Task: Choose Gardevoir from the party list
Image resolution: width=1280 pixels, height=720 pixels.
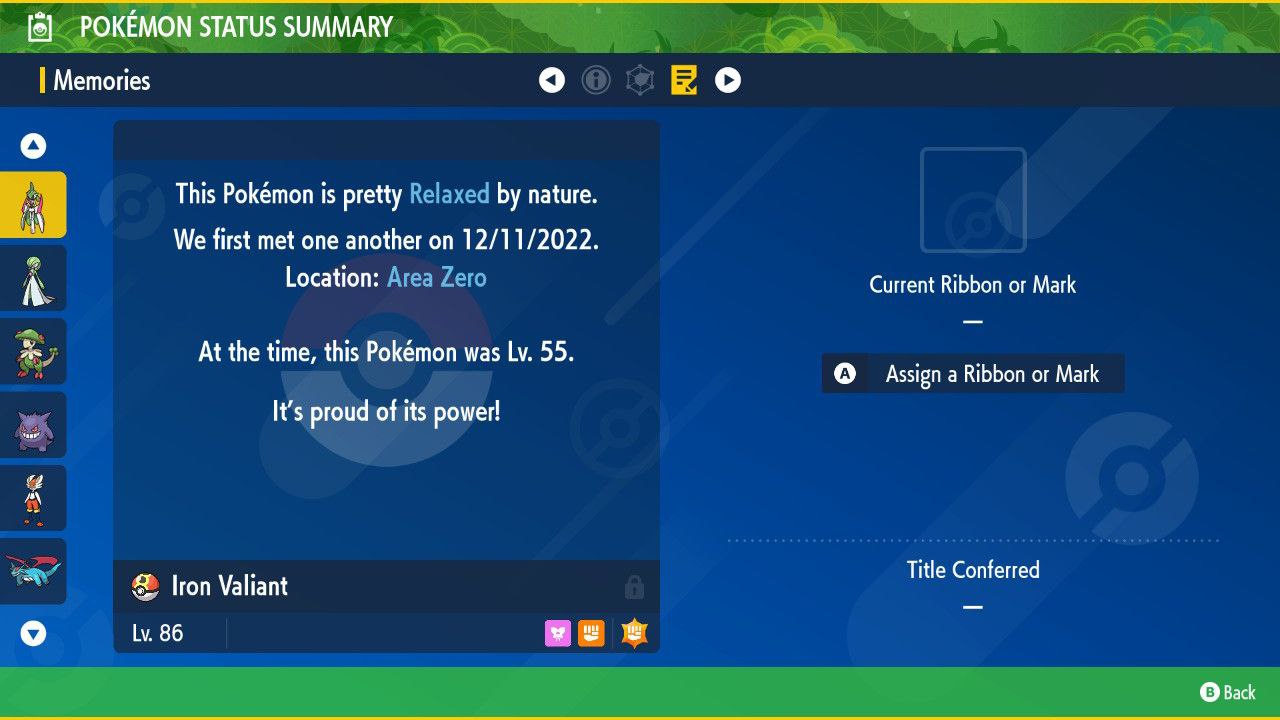Action: tap(33, 278)
